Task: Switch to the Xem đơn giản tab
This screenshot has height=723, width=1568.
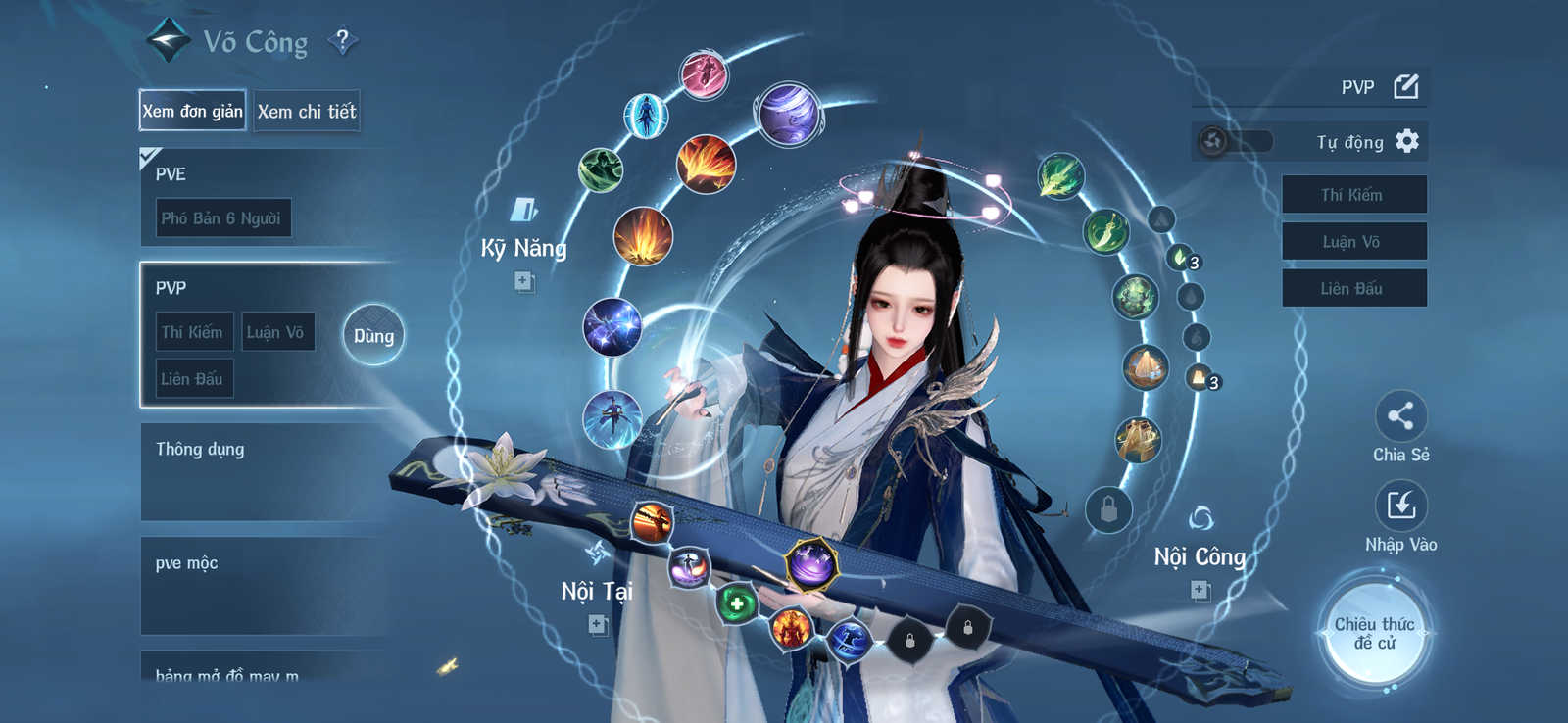Action: pyautogui.click(x=191, y=111)
